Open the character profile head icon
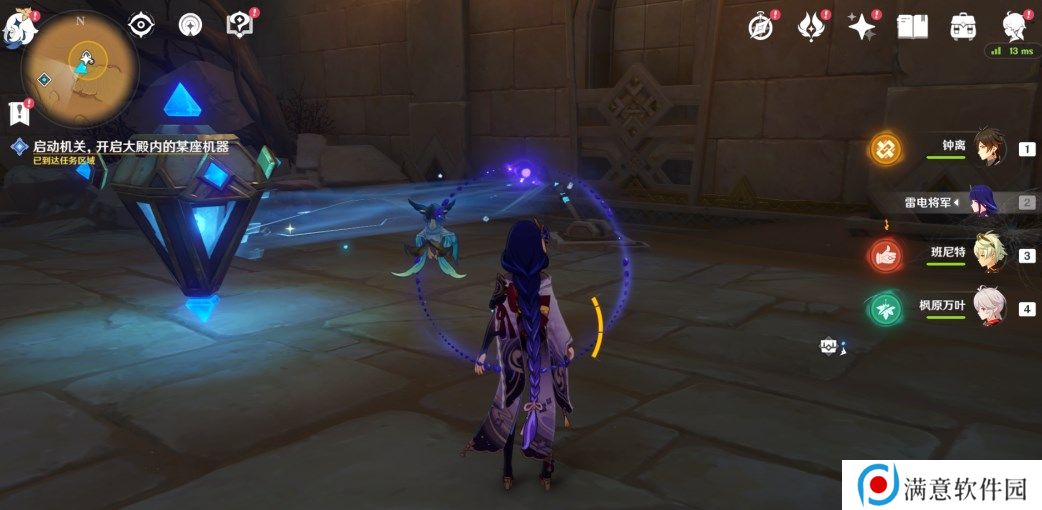This screenshot has height=510, width=1042. (x=1015, y=27)
